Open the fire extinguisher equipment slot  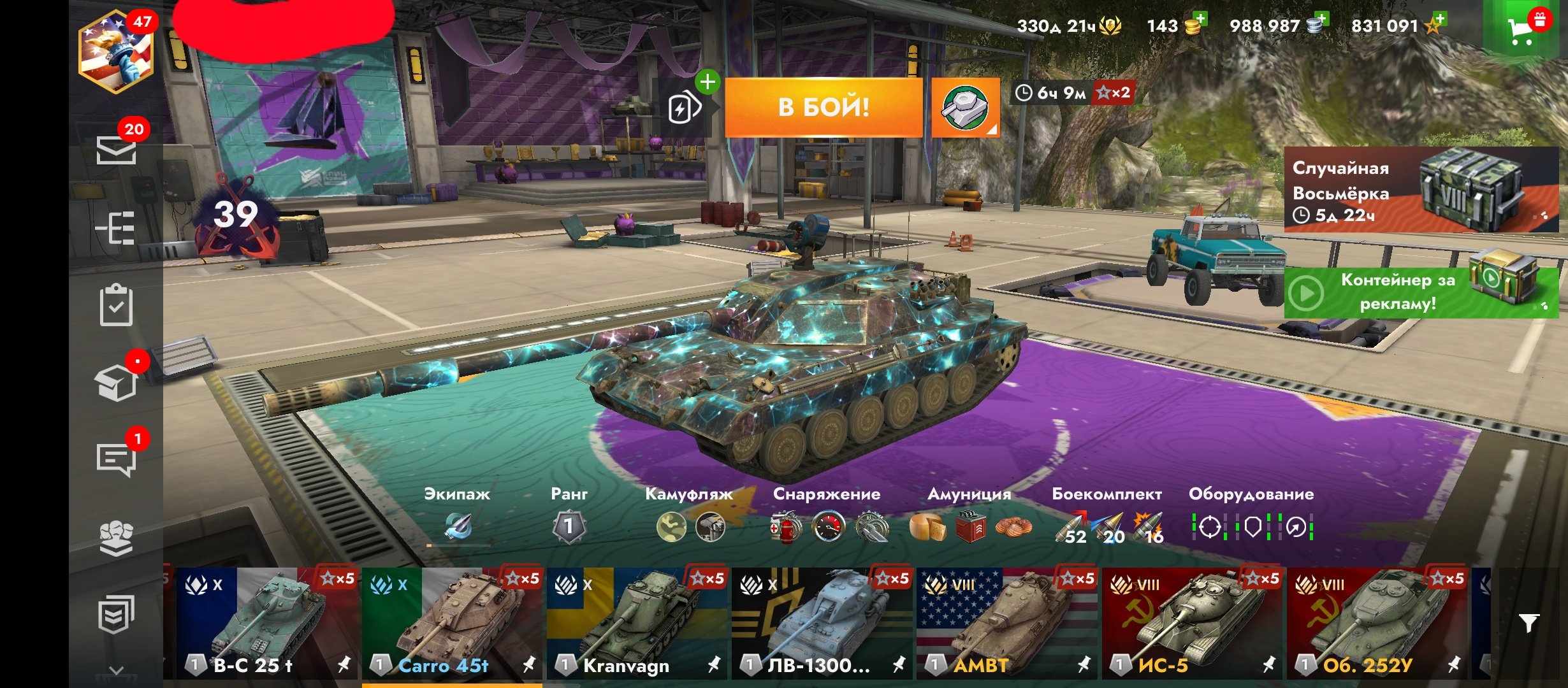tap(786, 527)
